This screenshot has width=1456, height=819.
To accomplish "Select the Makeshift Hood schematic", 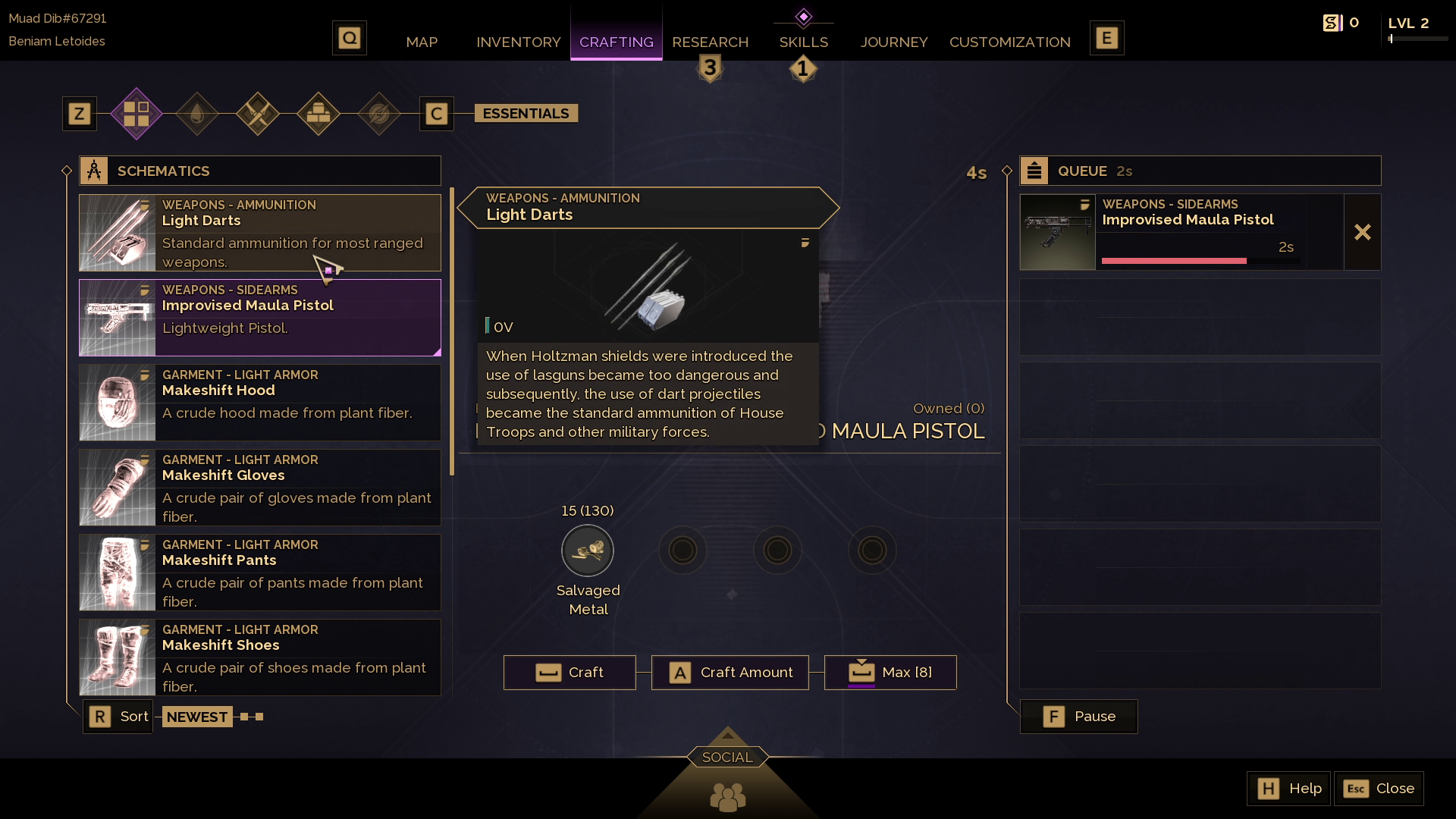I will click(x=259, y=403).
